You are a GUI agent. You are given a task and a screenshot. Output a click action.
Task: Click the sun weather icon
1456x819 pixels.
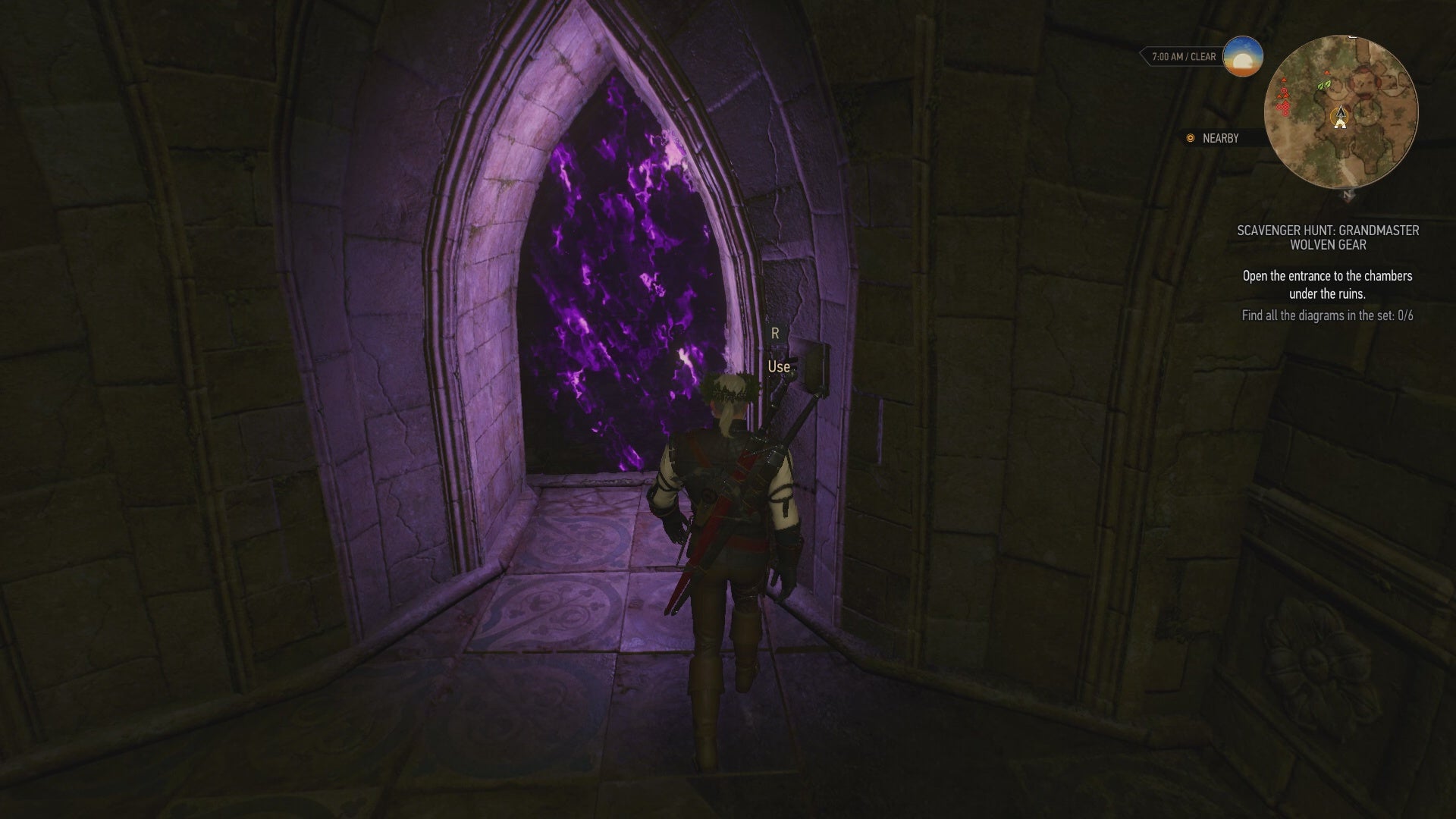(x=1242, y=56)
